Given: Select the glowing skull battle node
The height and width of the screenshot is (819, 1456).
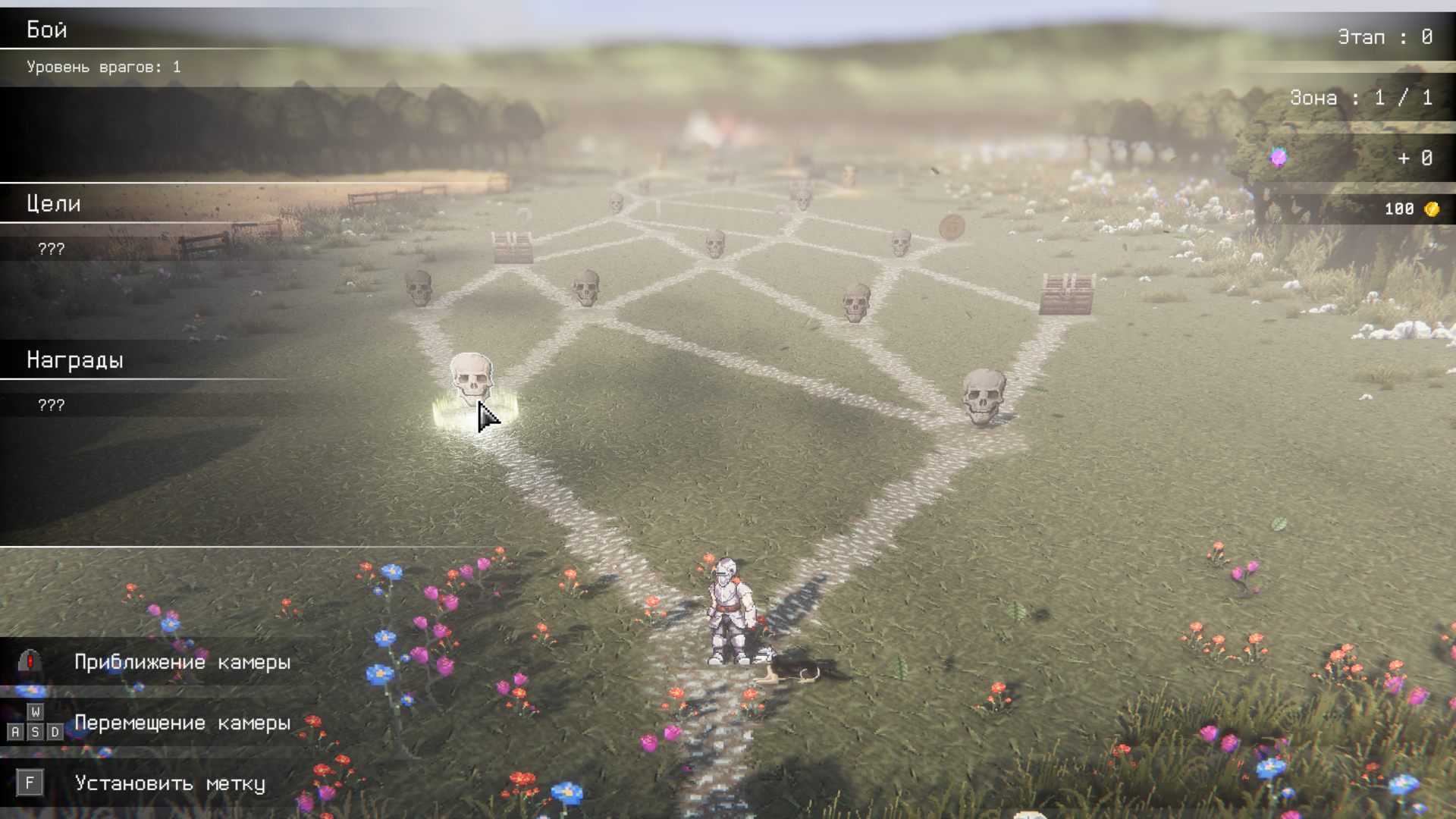Looking at the screenshot, I should click(x=472, y=381).
